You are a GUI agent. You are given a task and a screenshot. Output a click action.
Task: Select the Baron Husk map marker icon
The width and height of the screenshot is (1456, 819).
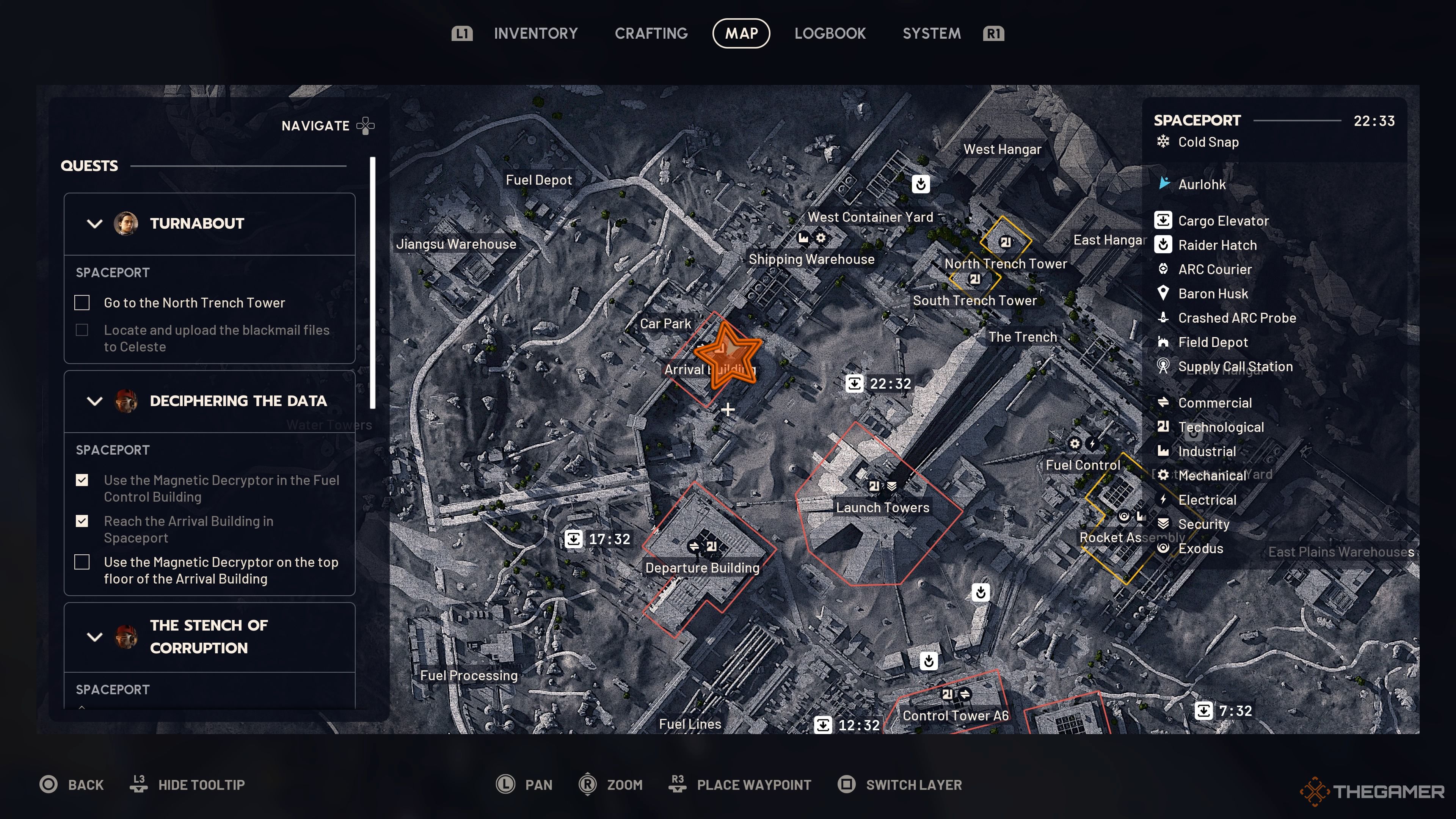[1163, 293]
